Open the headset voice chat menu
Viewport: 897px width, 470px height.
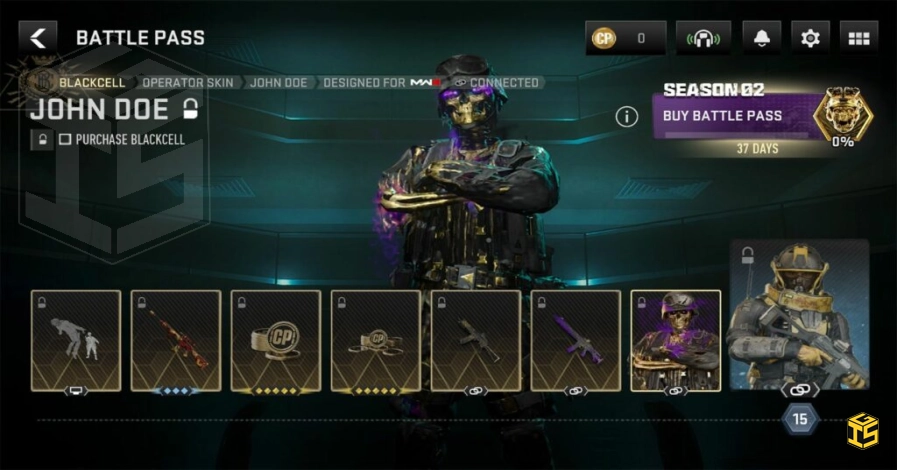coord(703,39)
